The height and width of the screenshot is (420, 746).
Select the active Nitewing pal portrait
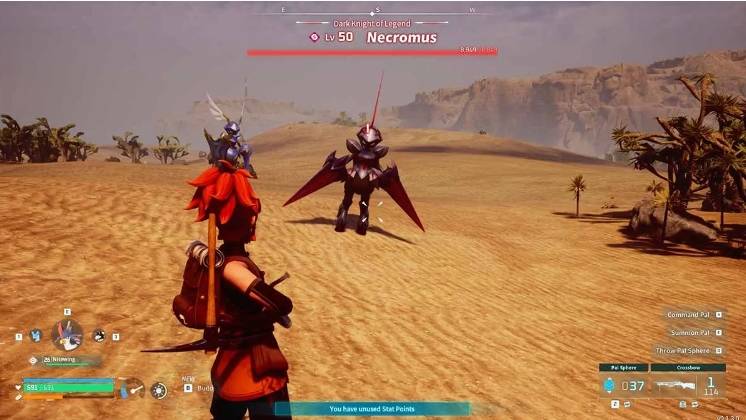(67, 334)
